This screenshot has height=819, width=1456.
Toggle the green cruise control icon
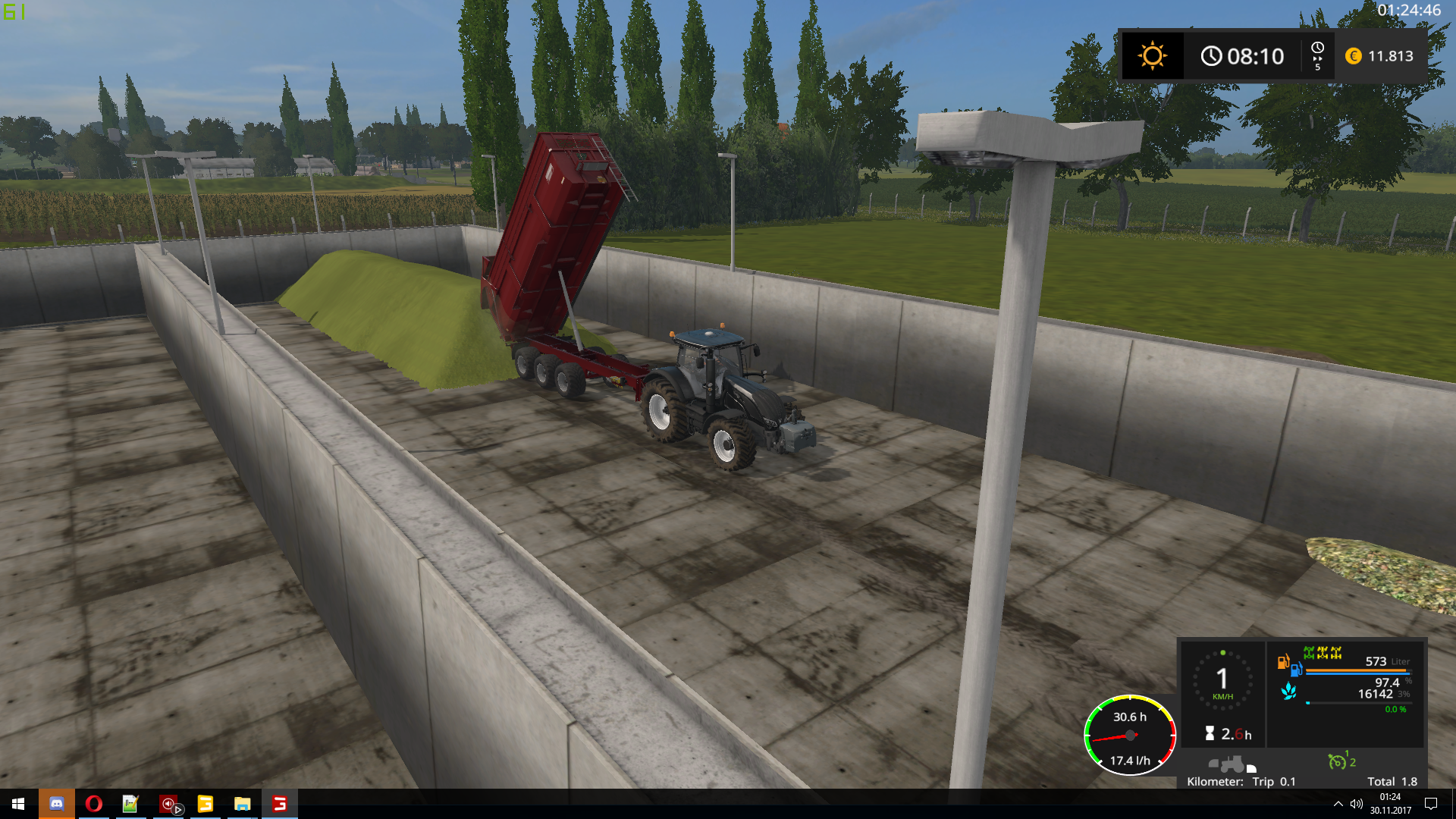[x=1338, y=761]
